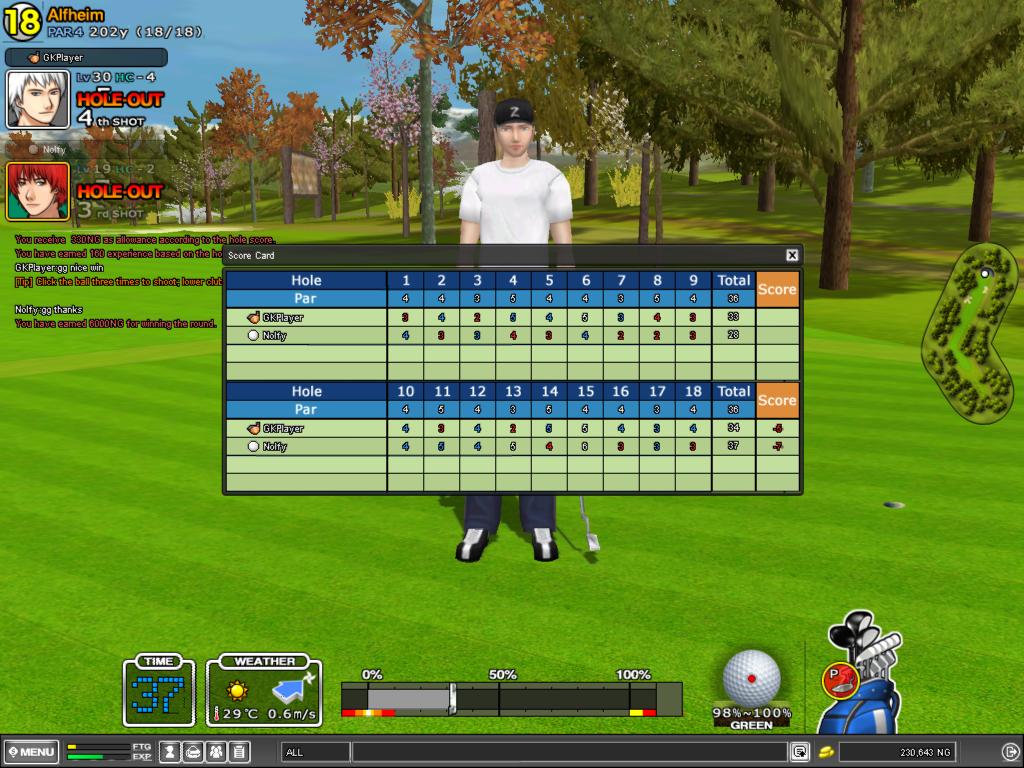
Task: Focus the chat message input field
Action: (570, 752)
